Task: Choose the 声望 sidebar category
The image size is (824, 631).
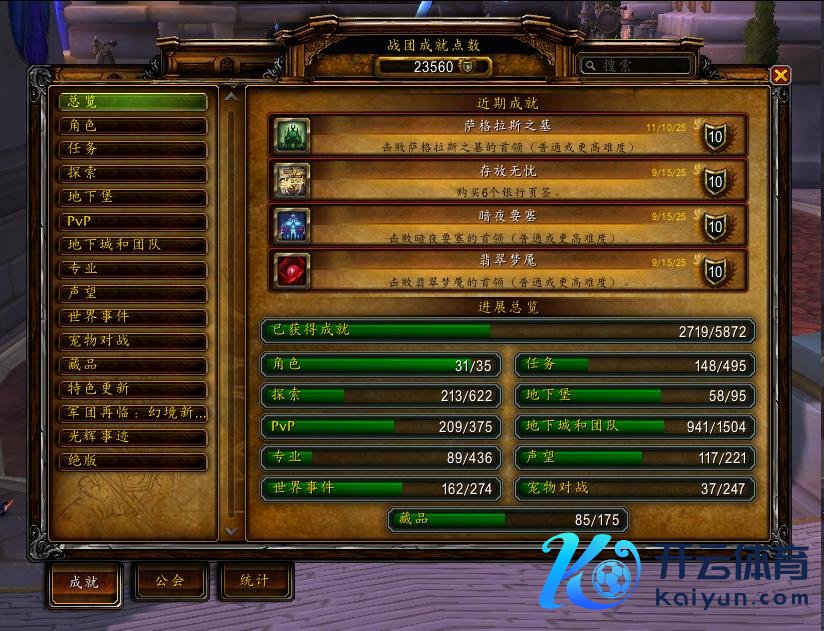Action: tap(132, 293)
